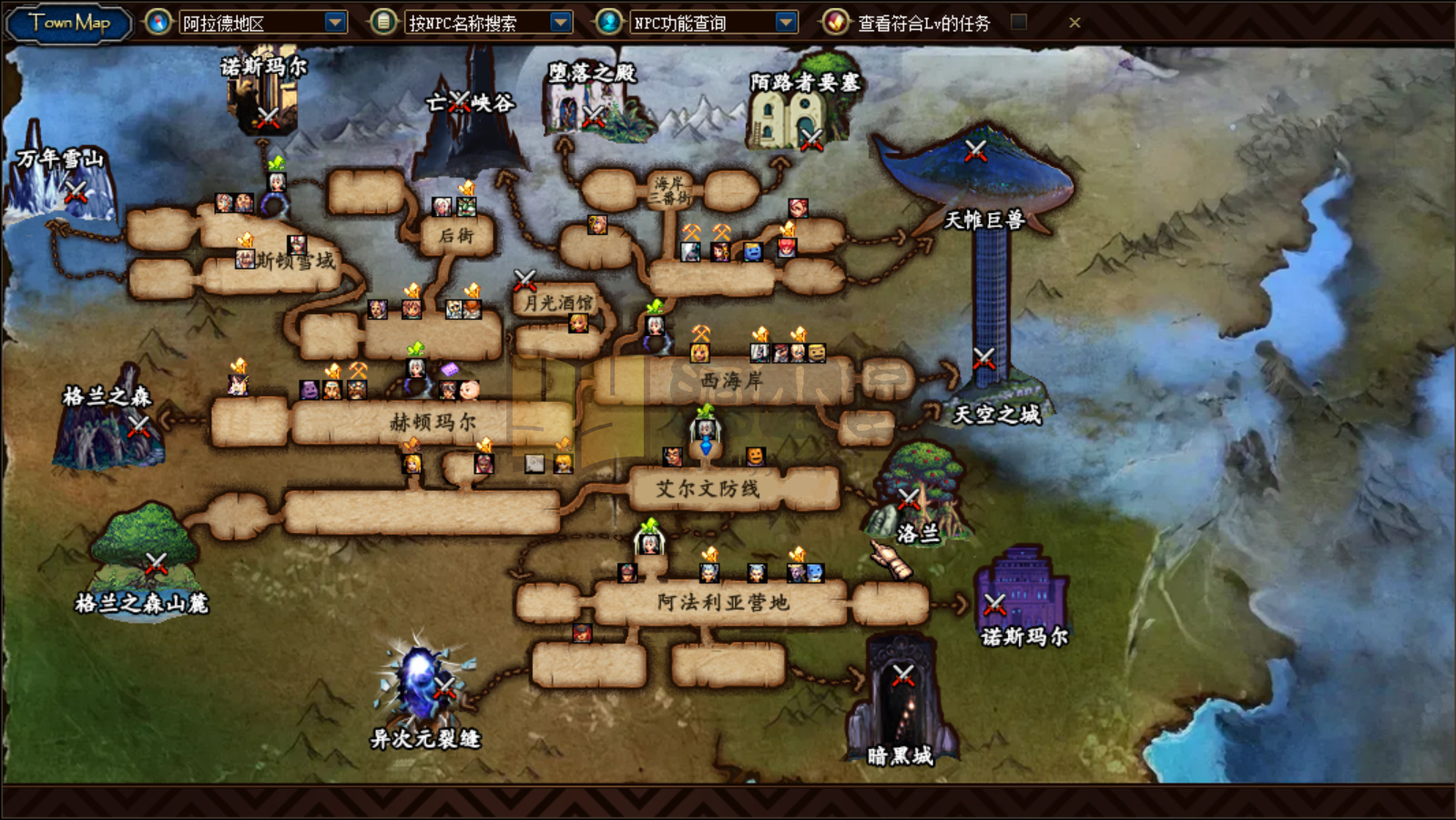Image resolution: width=1456 pixels, height=820 pixels.
Task: Select the 异次元裂缝 dungeon marker
Action: [443, 686]
